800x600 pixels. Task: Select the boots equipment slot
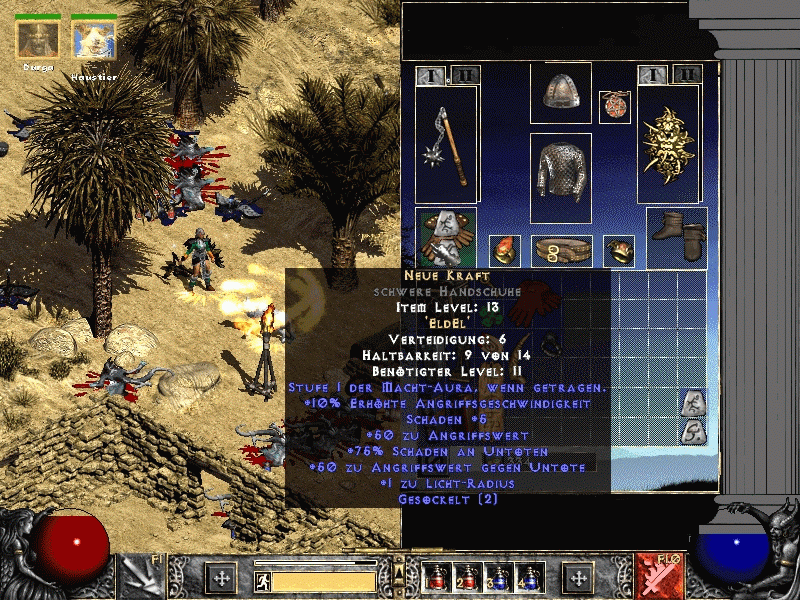coord(677,237)
